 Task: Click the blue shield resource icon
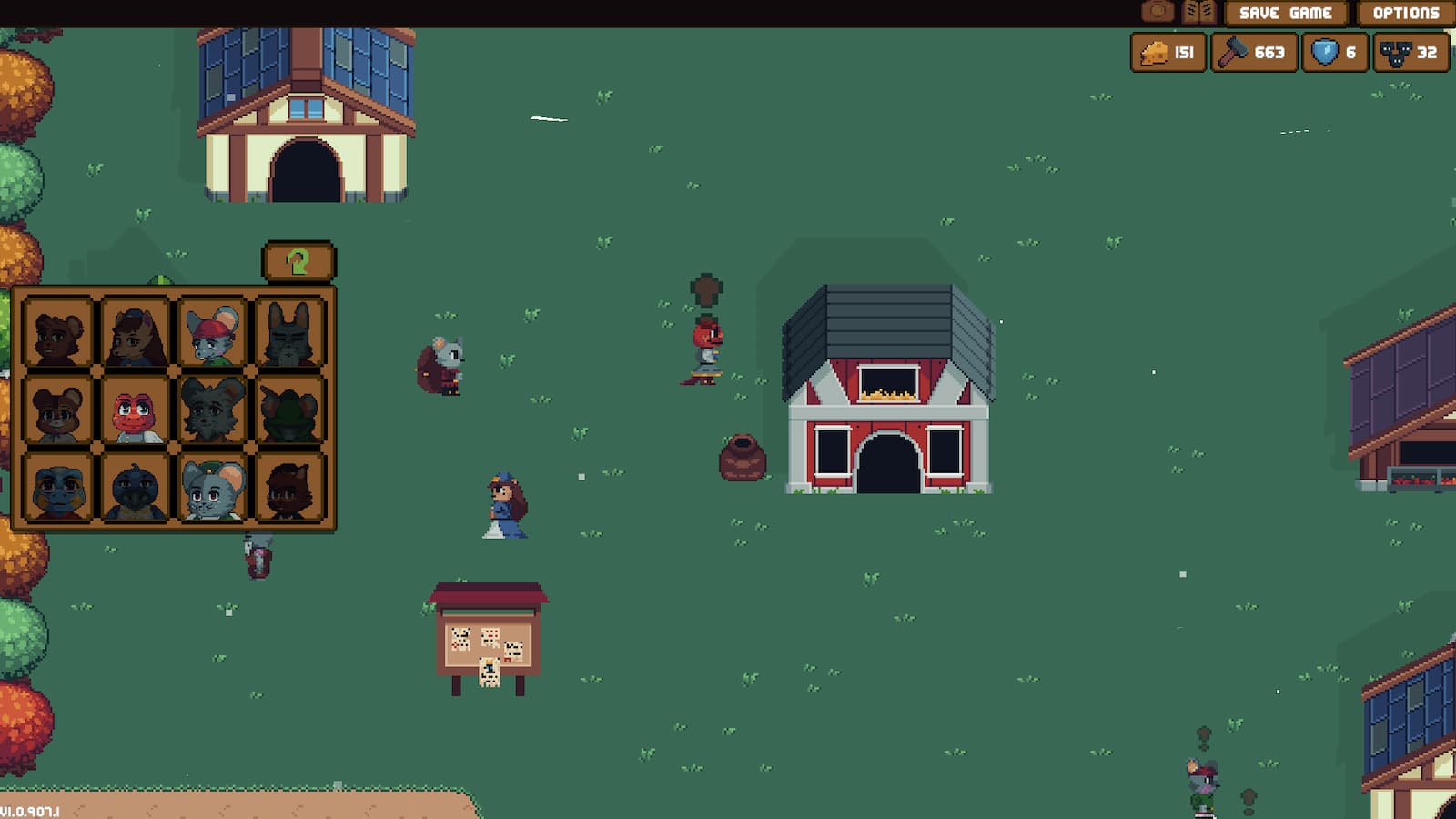1326,52
